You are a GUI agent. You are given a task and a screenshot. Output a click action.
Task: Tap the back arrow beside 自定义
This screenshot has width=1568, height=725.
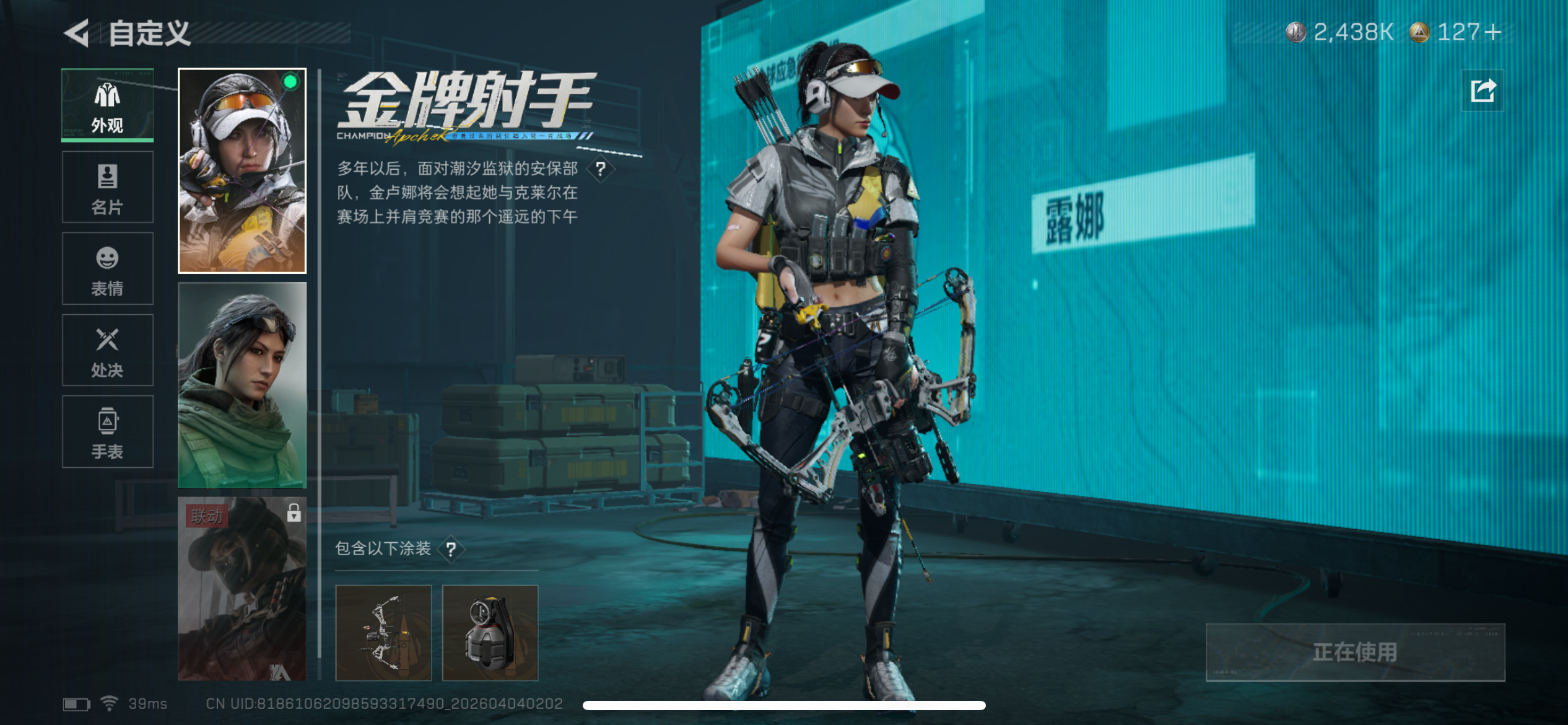click(76, 34)
